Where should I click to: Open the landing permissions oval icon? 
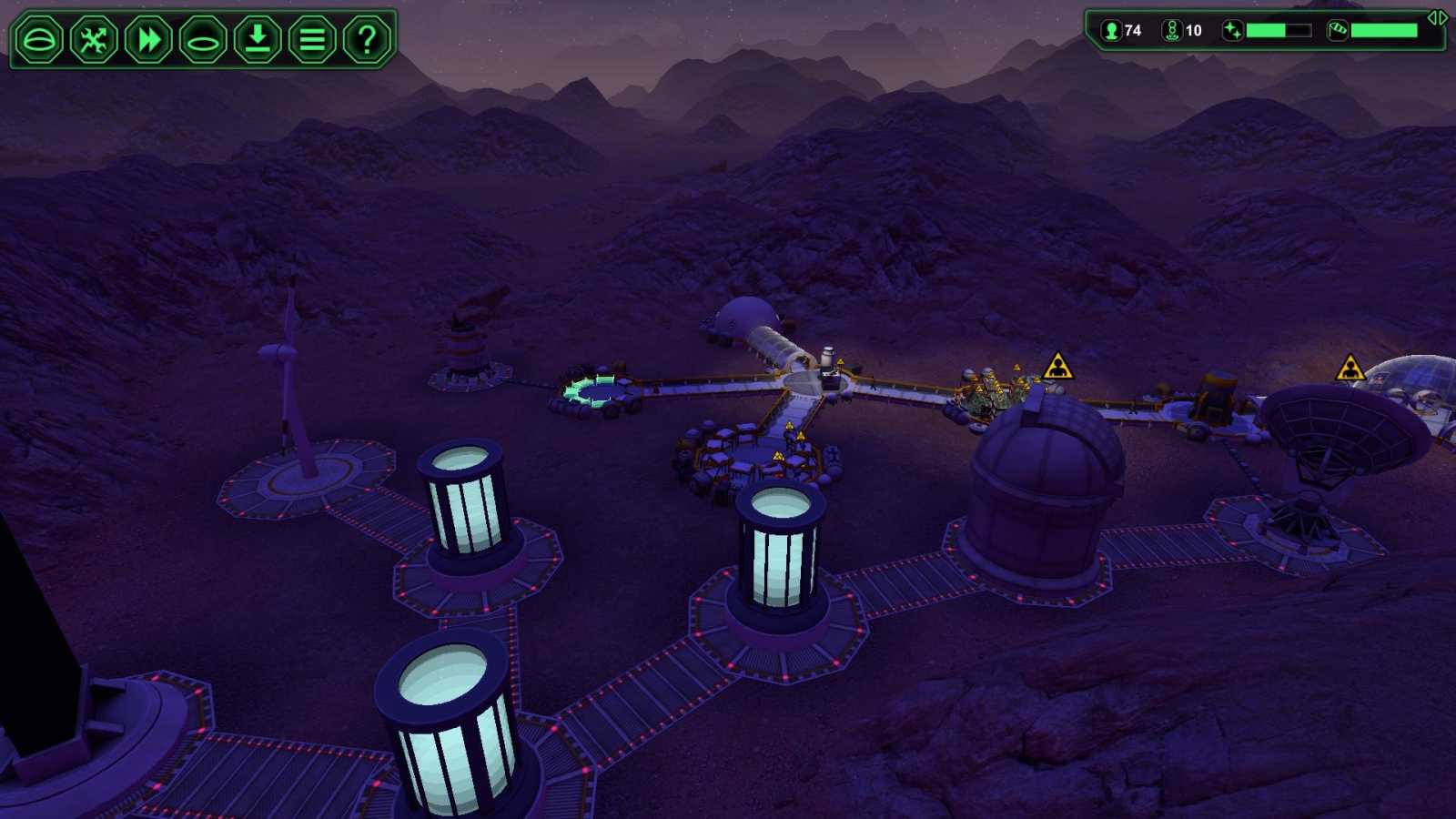pos(202,39)
